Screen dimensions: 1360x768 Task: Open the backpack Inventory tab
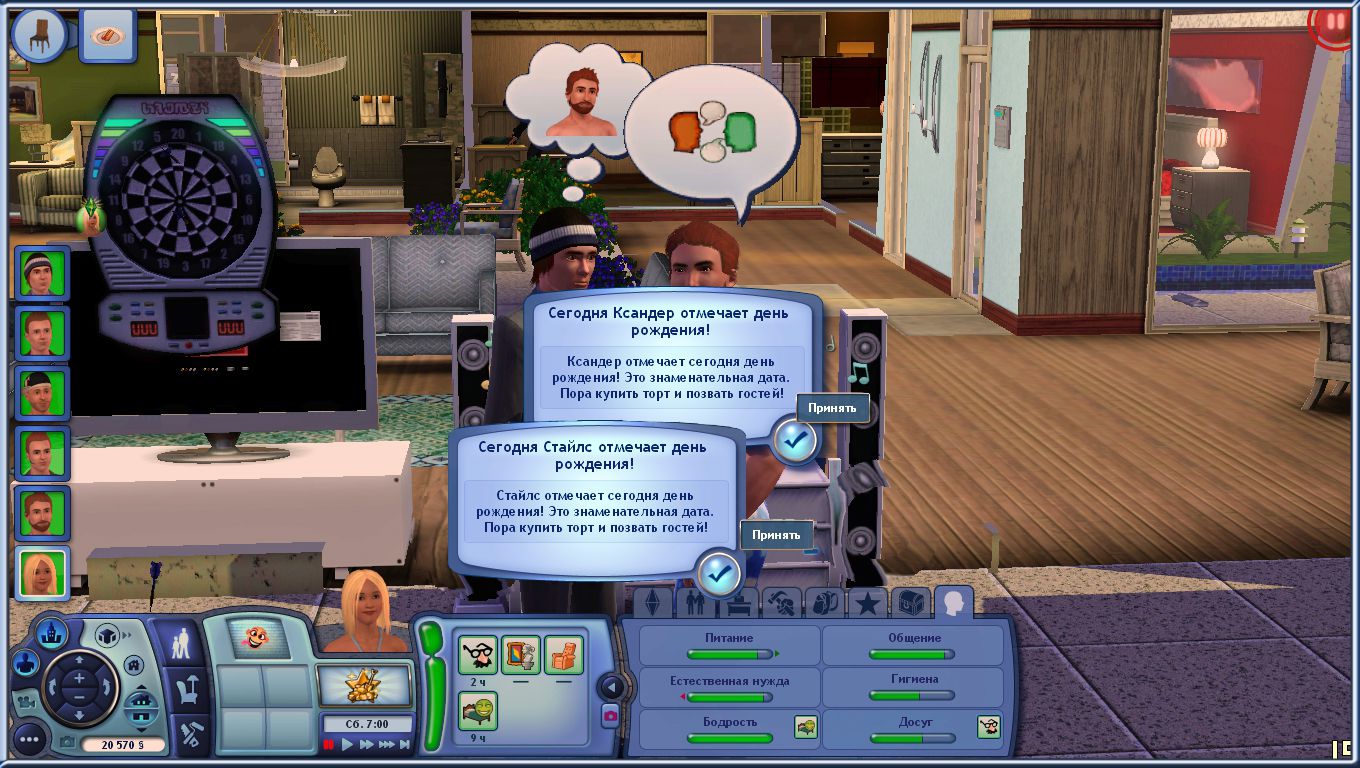[x=824, y=603]
